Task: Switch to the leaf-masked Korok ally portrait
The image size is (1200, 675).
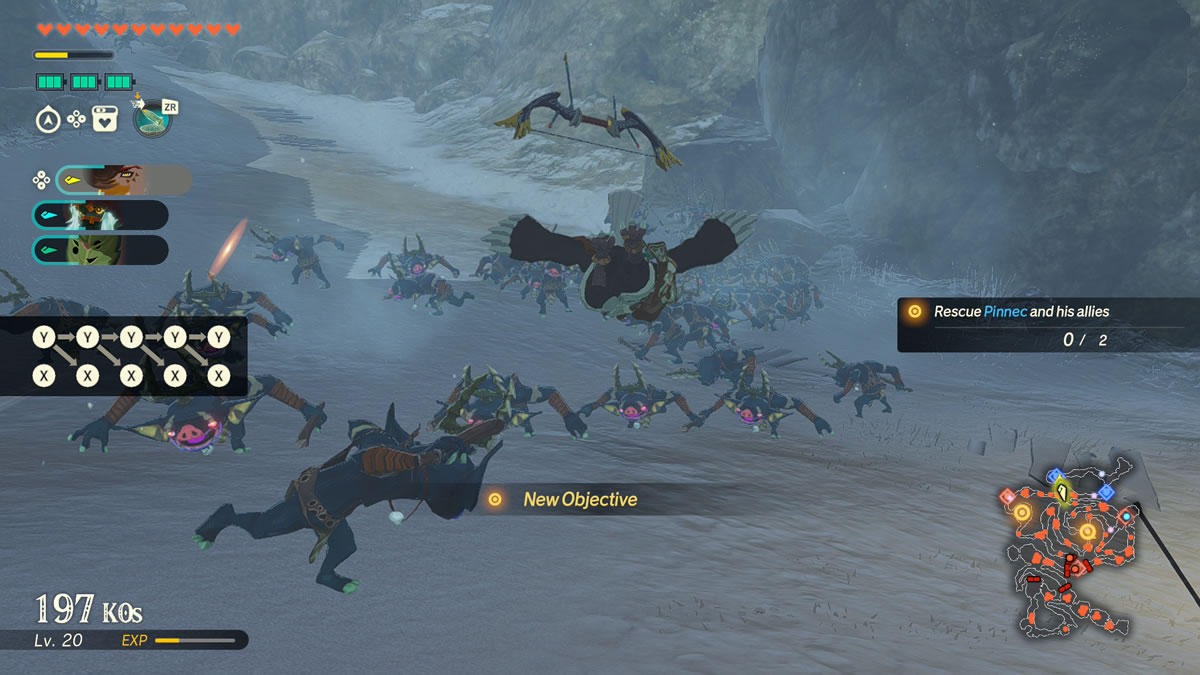Action: (100, 250)
